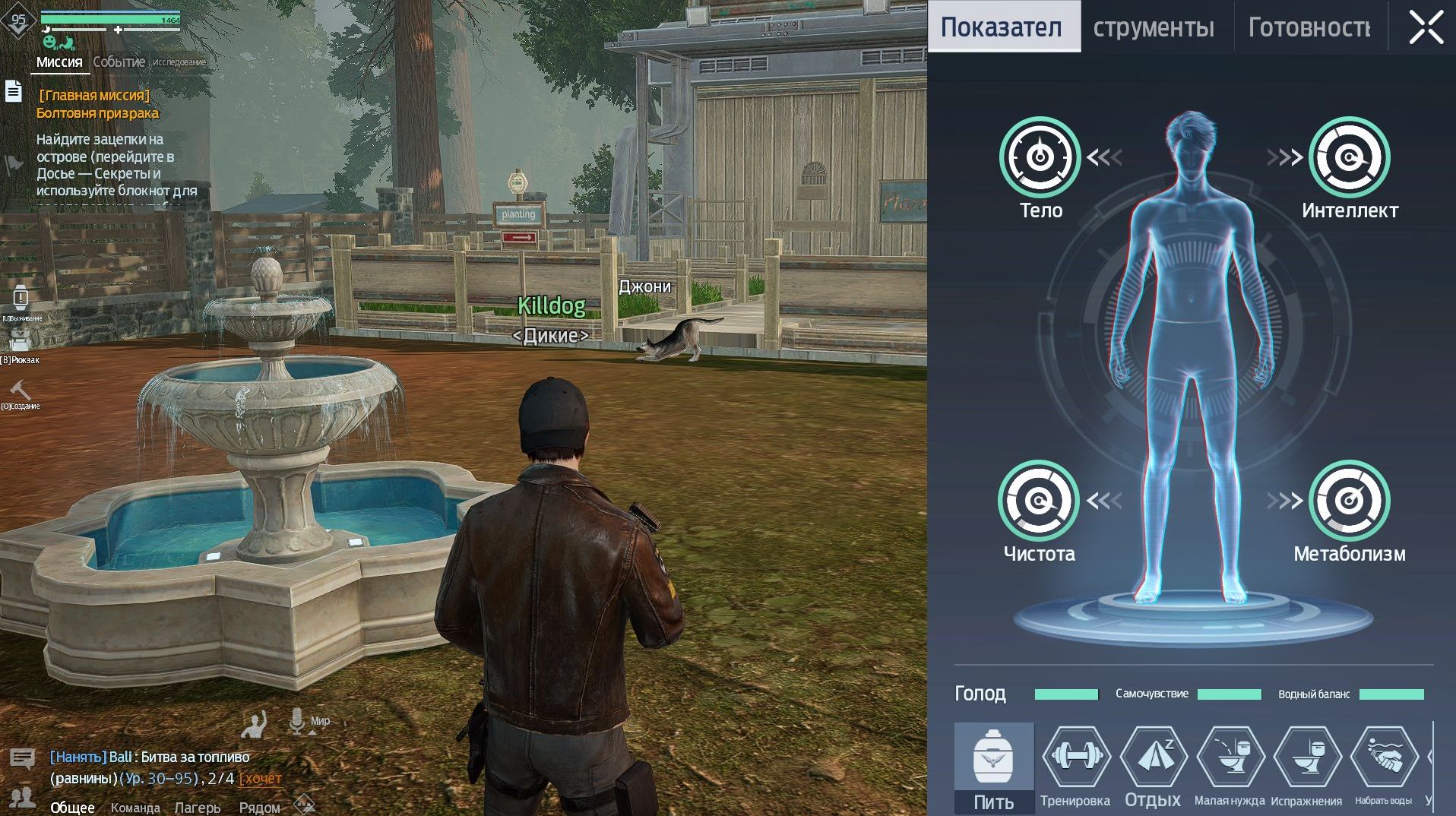
Task: Open the Миссия quest tab
Action: (59, 62)
